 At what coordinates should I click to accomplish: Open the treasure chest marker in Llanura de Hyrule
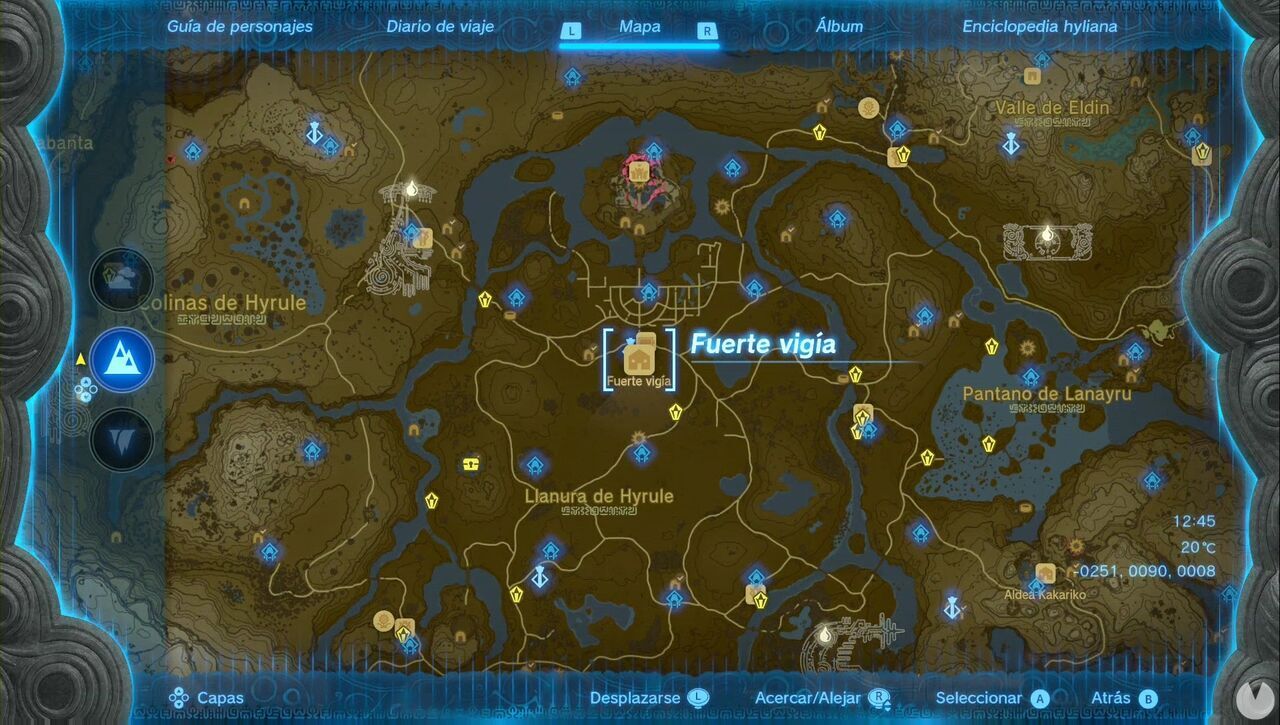pos(469,462)
